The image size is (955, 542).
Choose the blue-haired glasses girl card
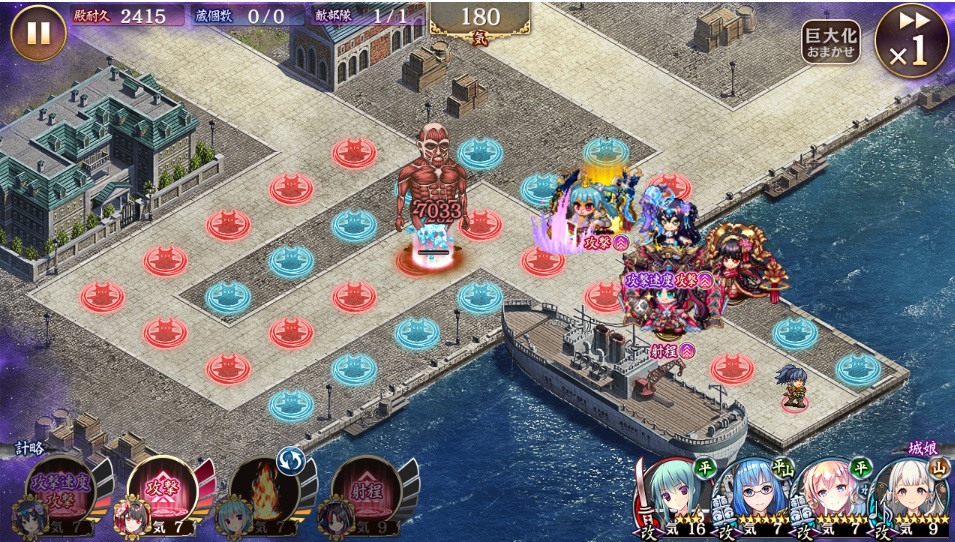[752, 497]
